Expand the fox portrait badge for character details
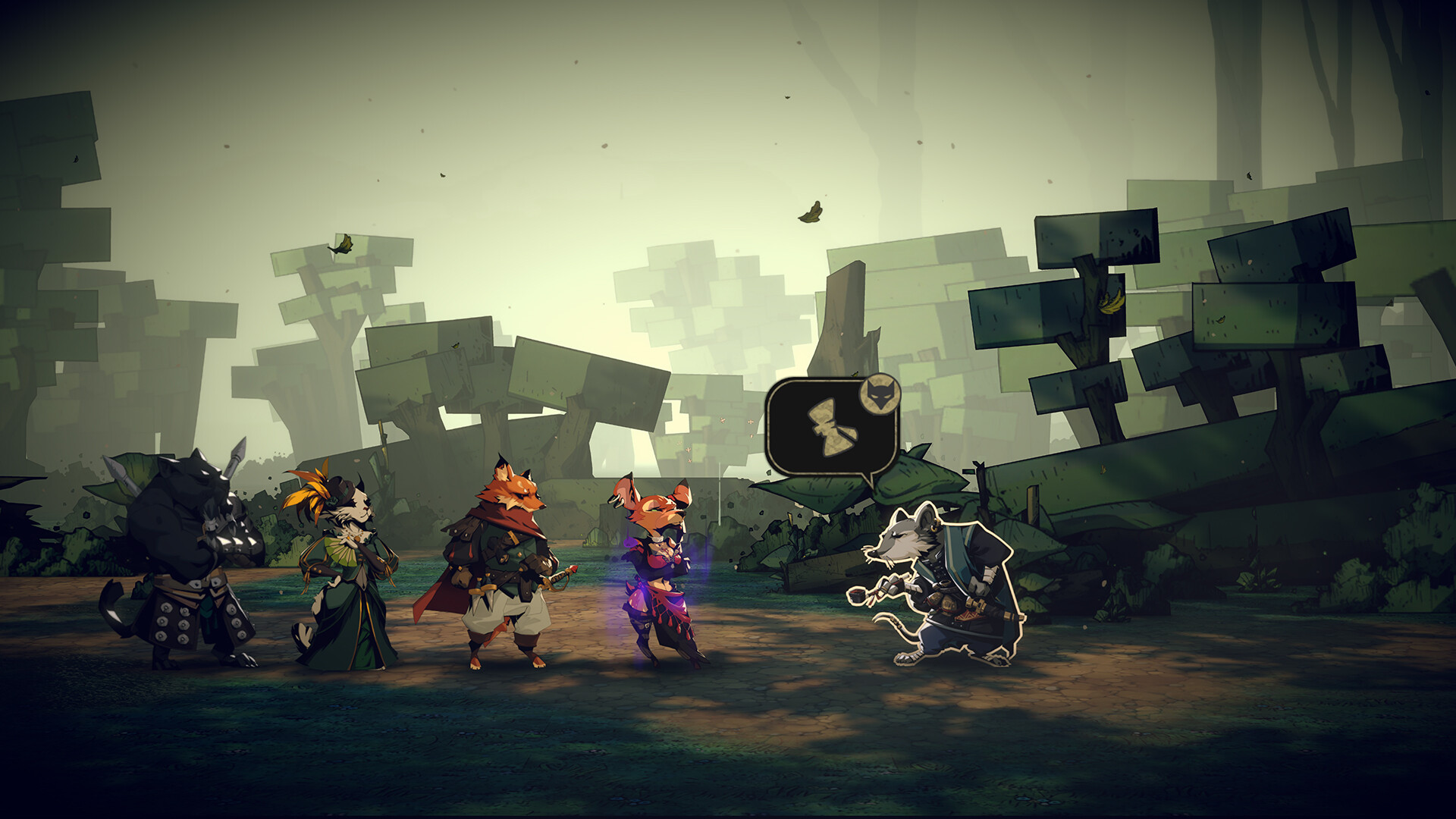This screenshot has height=819, width=1456. click(880, 396)
